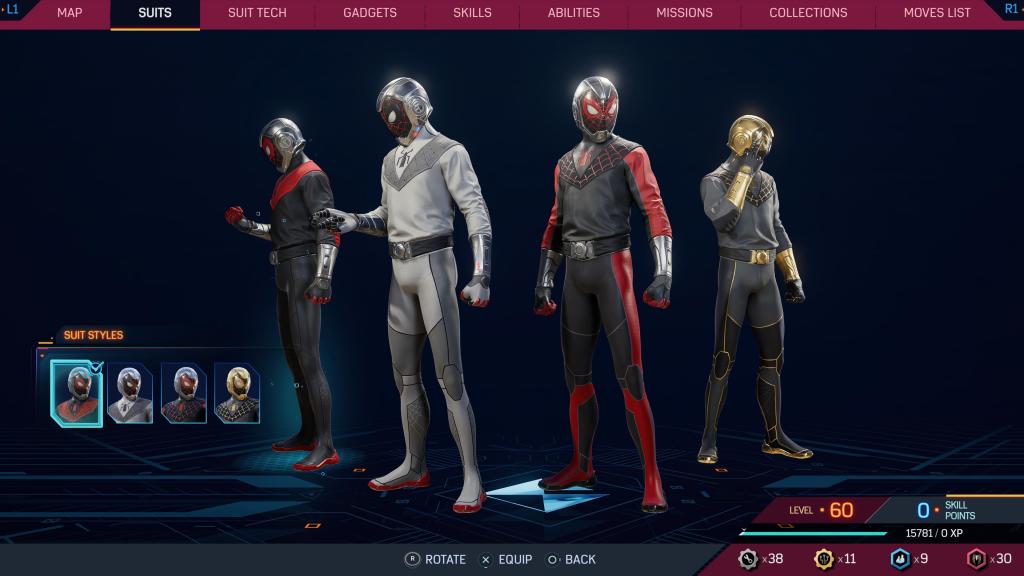1024x576 pixels.
Task: Open the Skills tab
Action: click(x=472, y=13)
